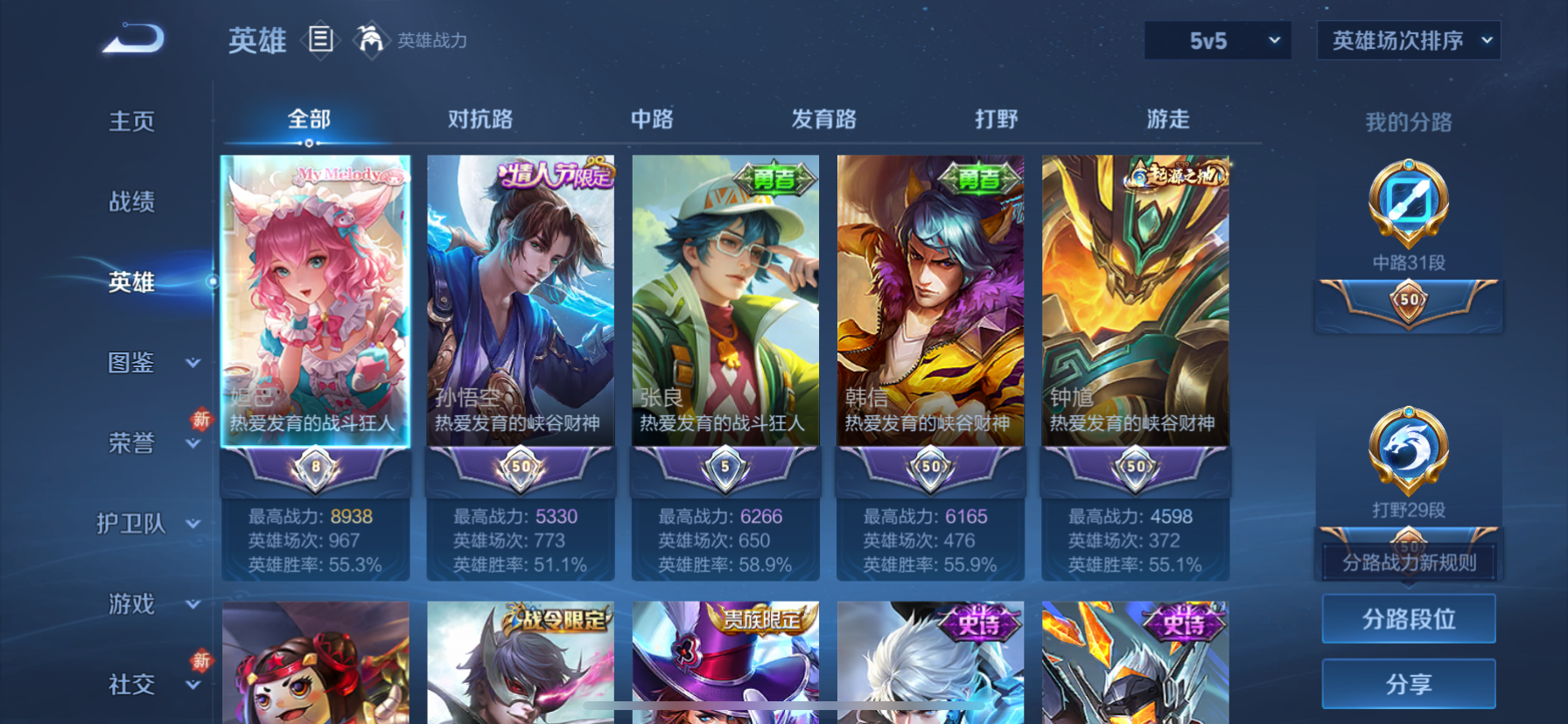Click the level 50 badge on 孙悟空 card

(x=520, y=469)
